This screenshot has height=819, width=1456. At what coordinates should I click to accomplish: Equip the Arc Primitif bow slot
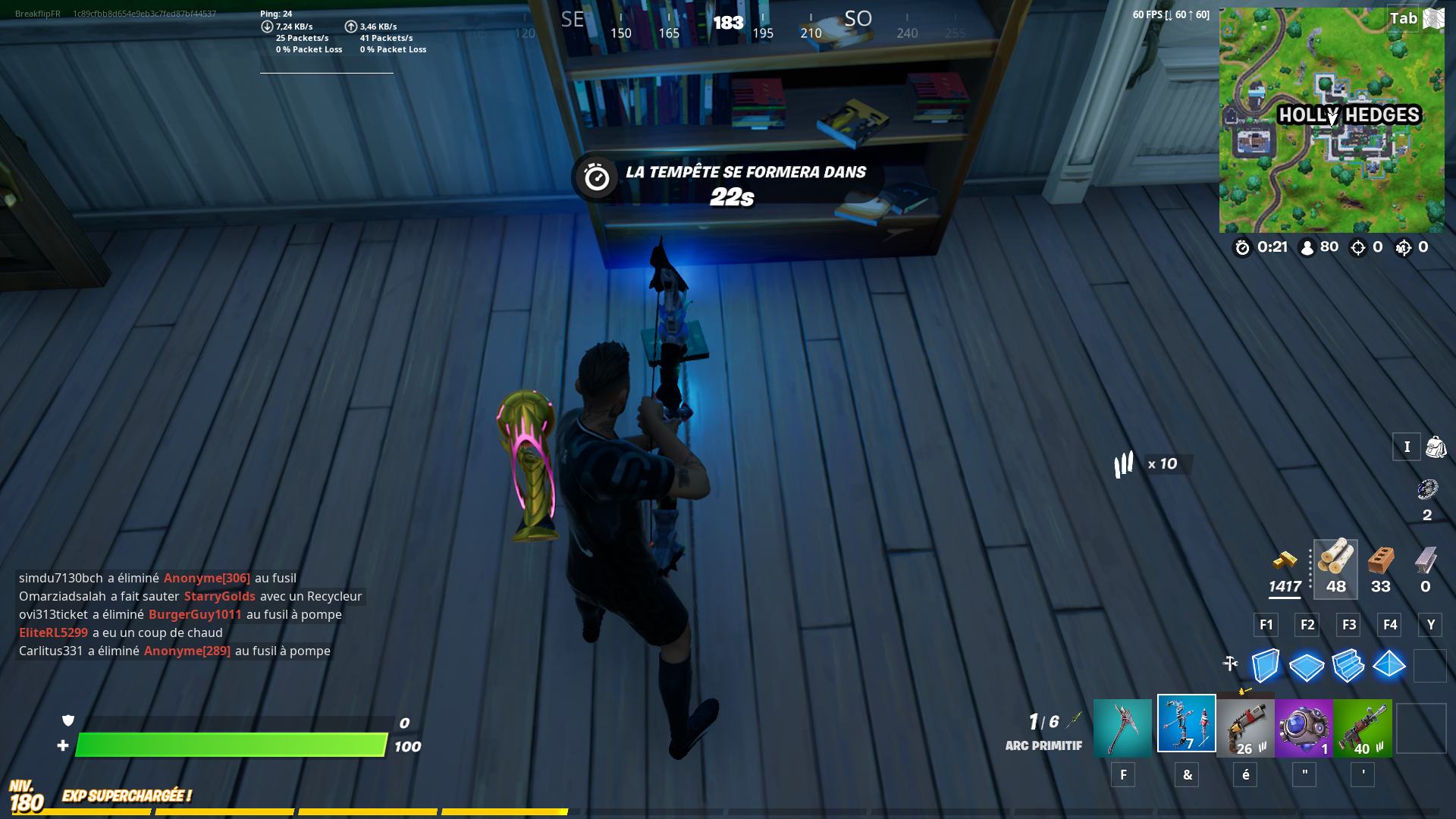1187,724
